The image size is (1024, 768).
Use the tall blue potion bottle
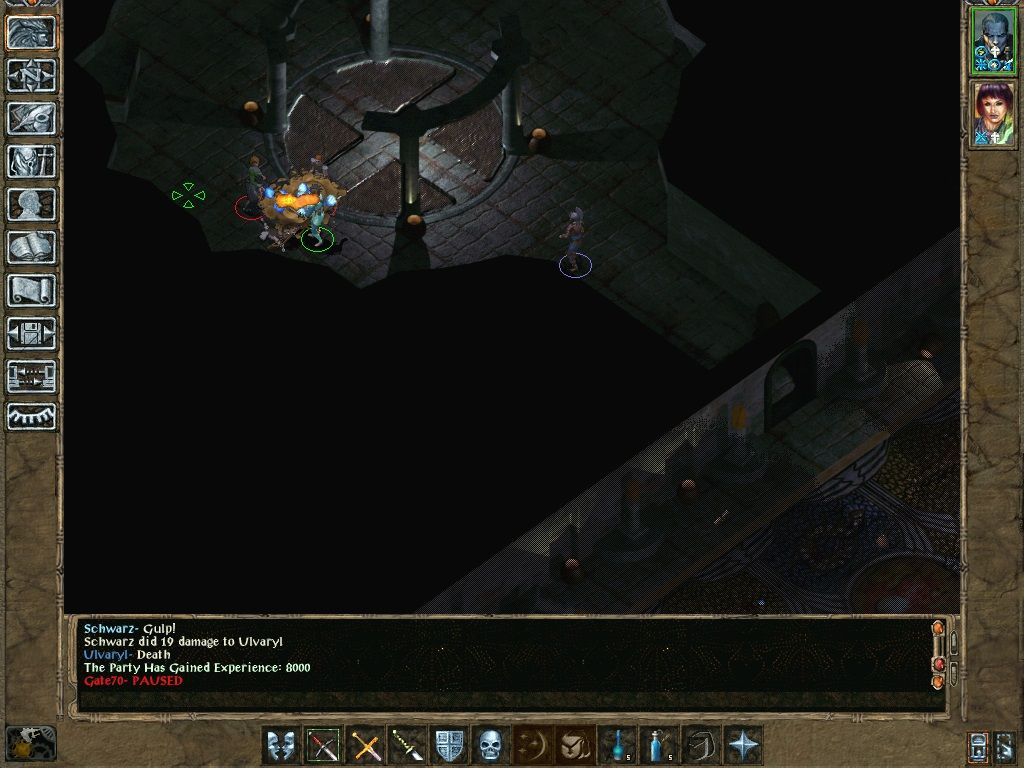pyautogui.click(x=659, y=745)
